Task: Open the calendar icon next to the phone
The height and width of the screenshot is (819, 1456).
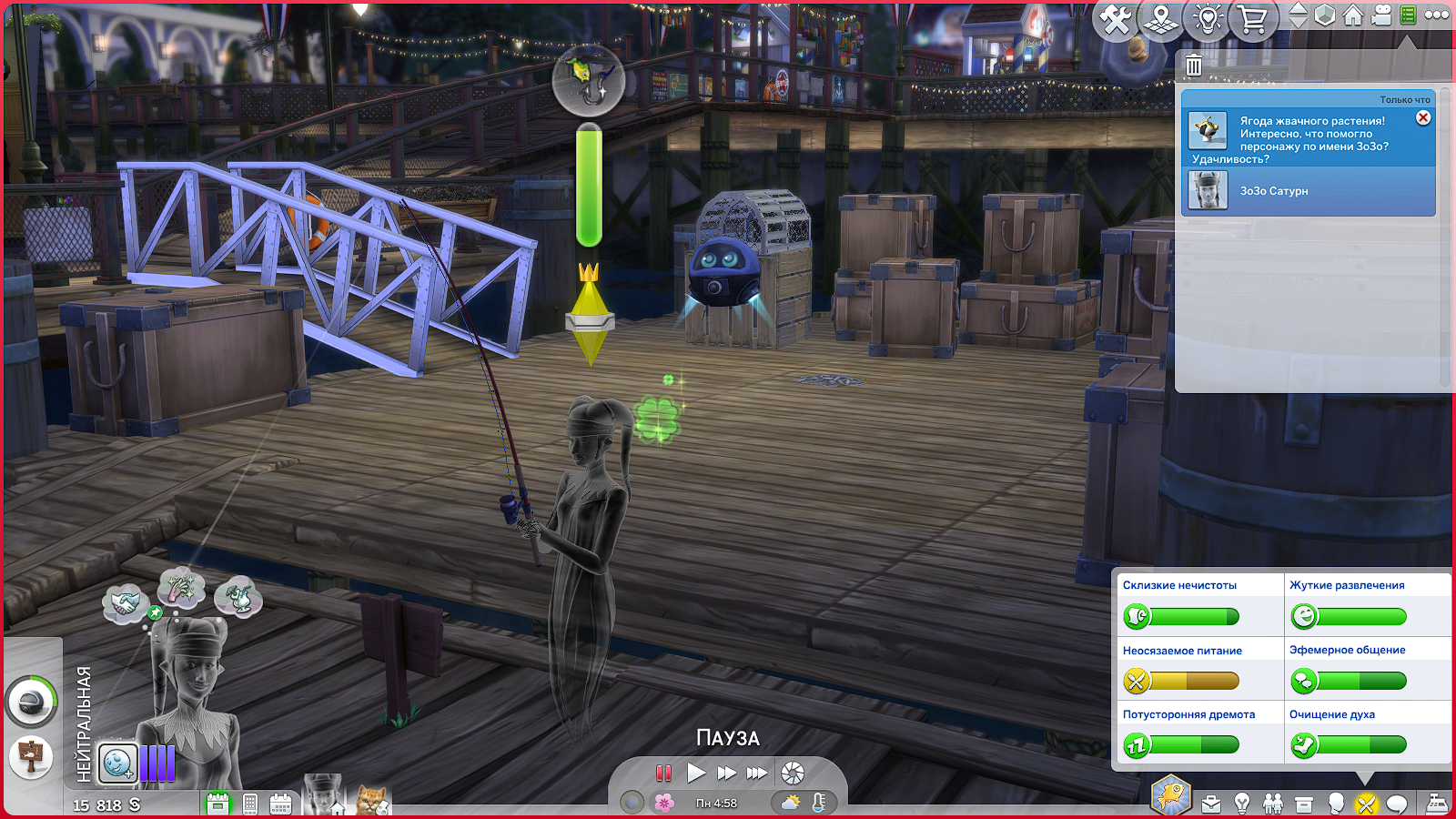Action: pyautogui.click(x=280, y=804)
